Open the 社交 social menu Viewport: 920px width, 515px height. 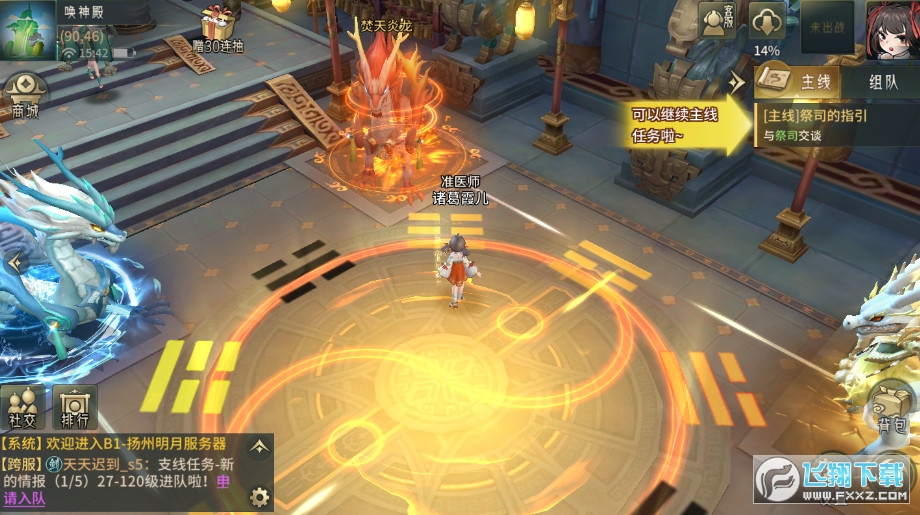(x=24, y=407)
